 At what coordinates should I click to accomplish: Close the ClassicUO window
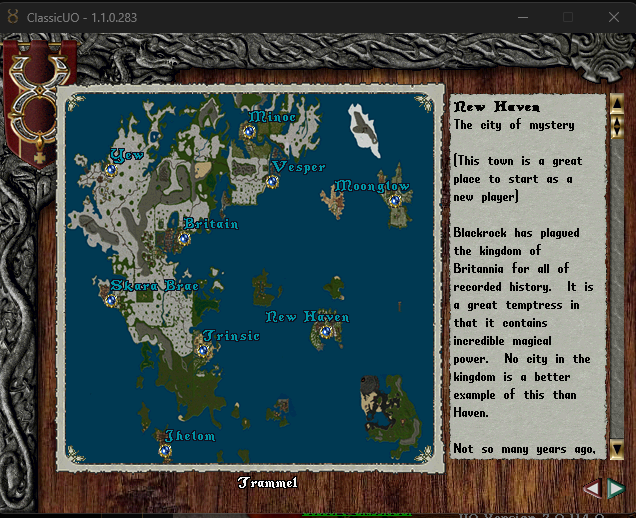coord(612,17)
